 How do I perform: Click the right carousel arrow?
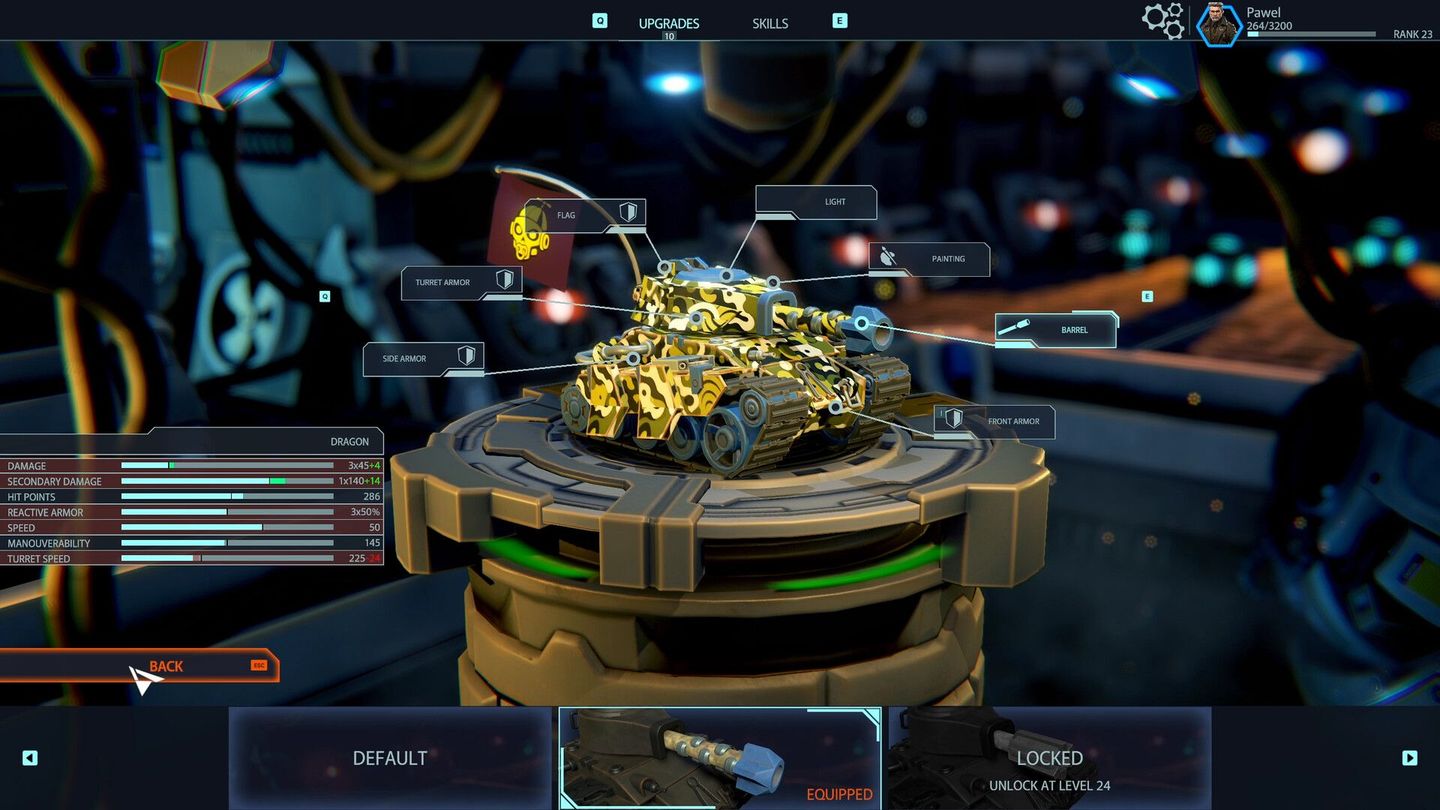pyautogui.click(x=1411, y=758)
